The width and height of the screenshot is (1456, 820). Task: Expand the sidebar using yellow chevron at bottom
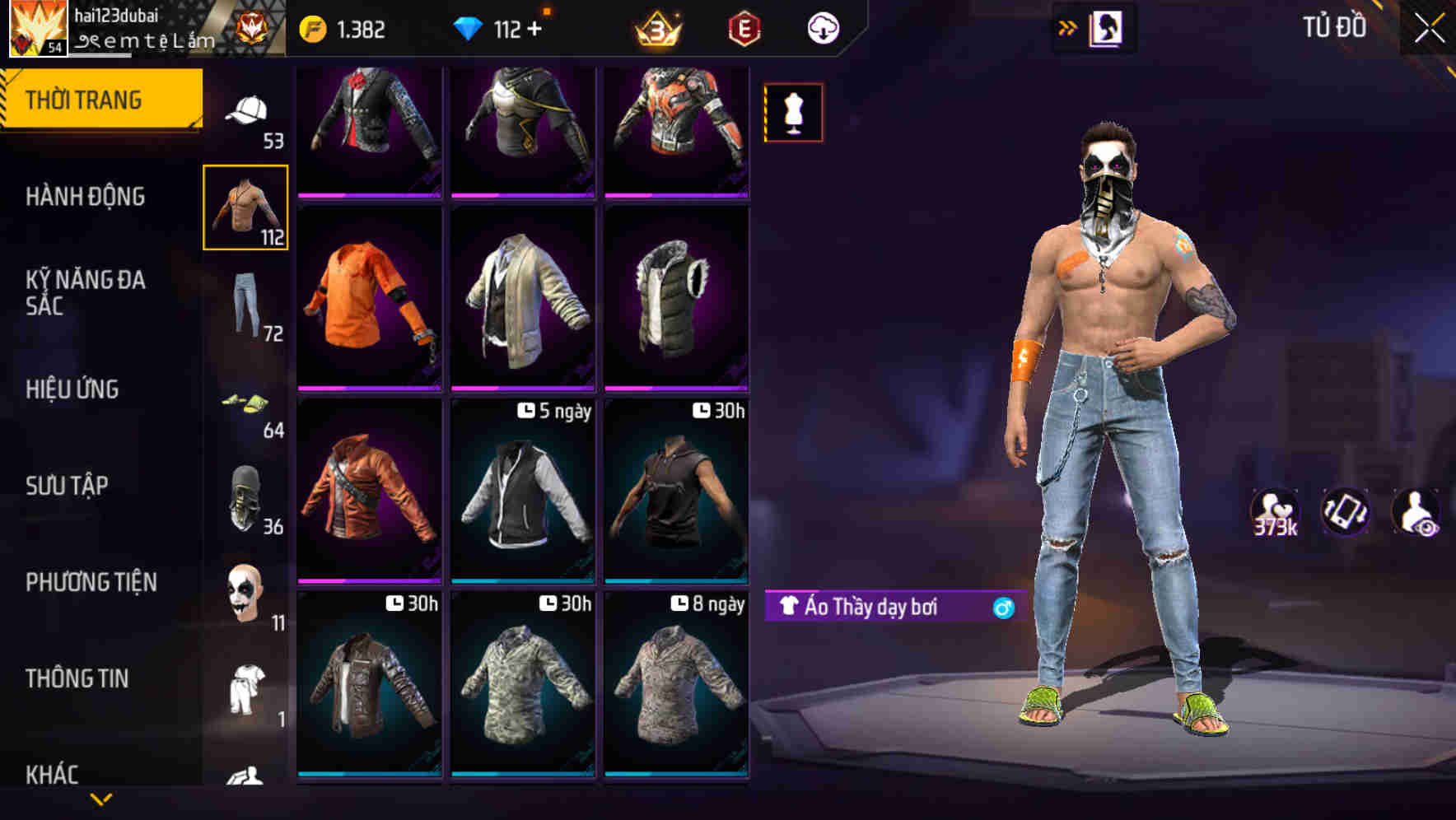(101, 799)
